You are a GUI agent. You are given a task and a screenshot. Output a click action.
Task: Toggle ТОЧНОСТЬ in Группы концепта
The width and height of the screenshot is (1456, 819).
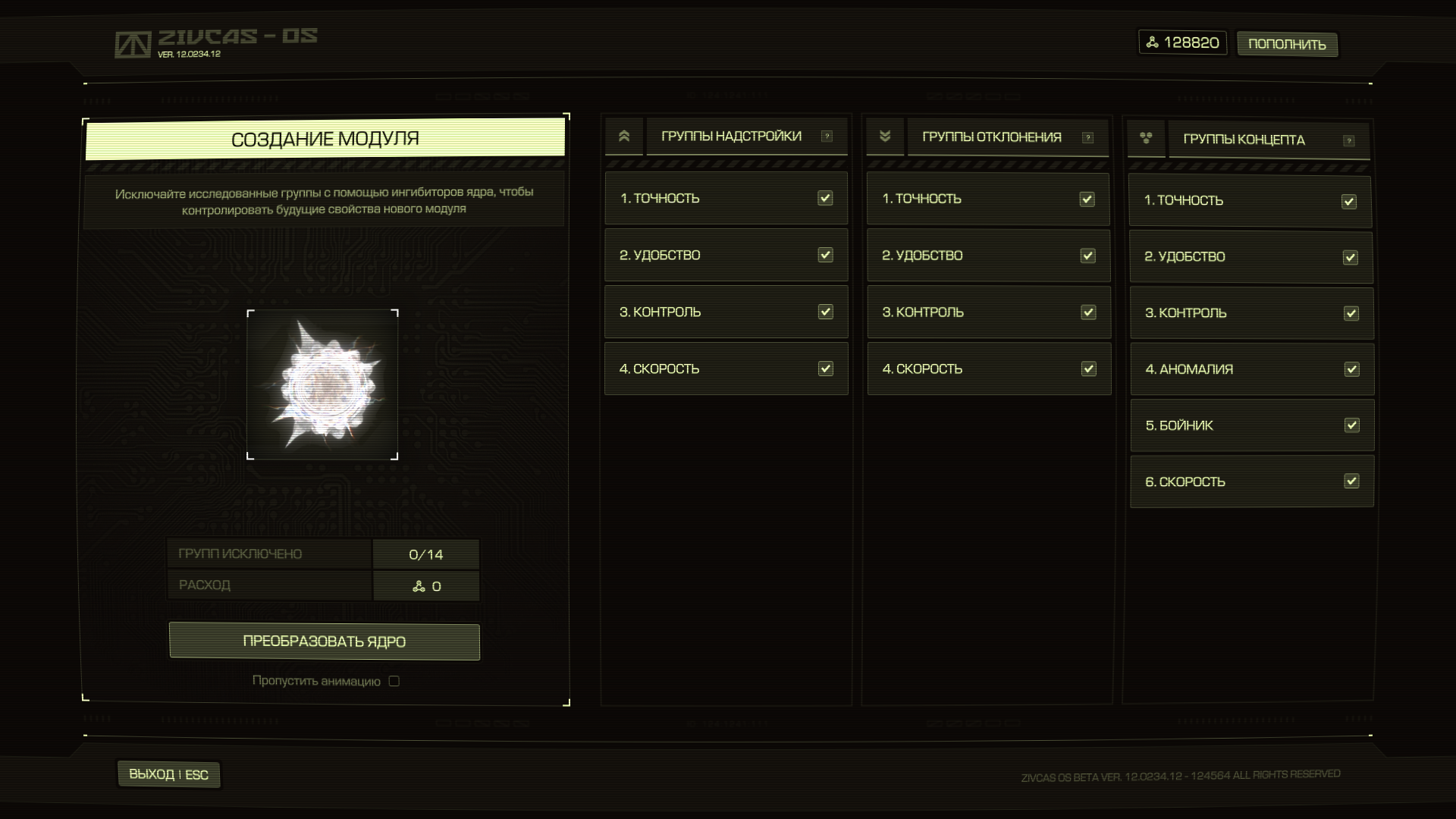coord(1349,201)
